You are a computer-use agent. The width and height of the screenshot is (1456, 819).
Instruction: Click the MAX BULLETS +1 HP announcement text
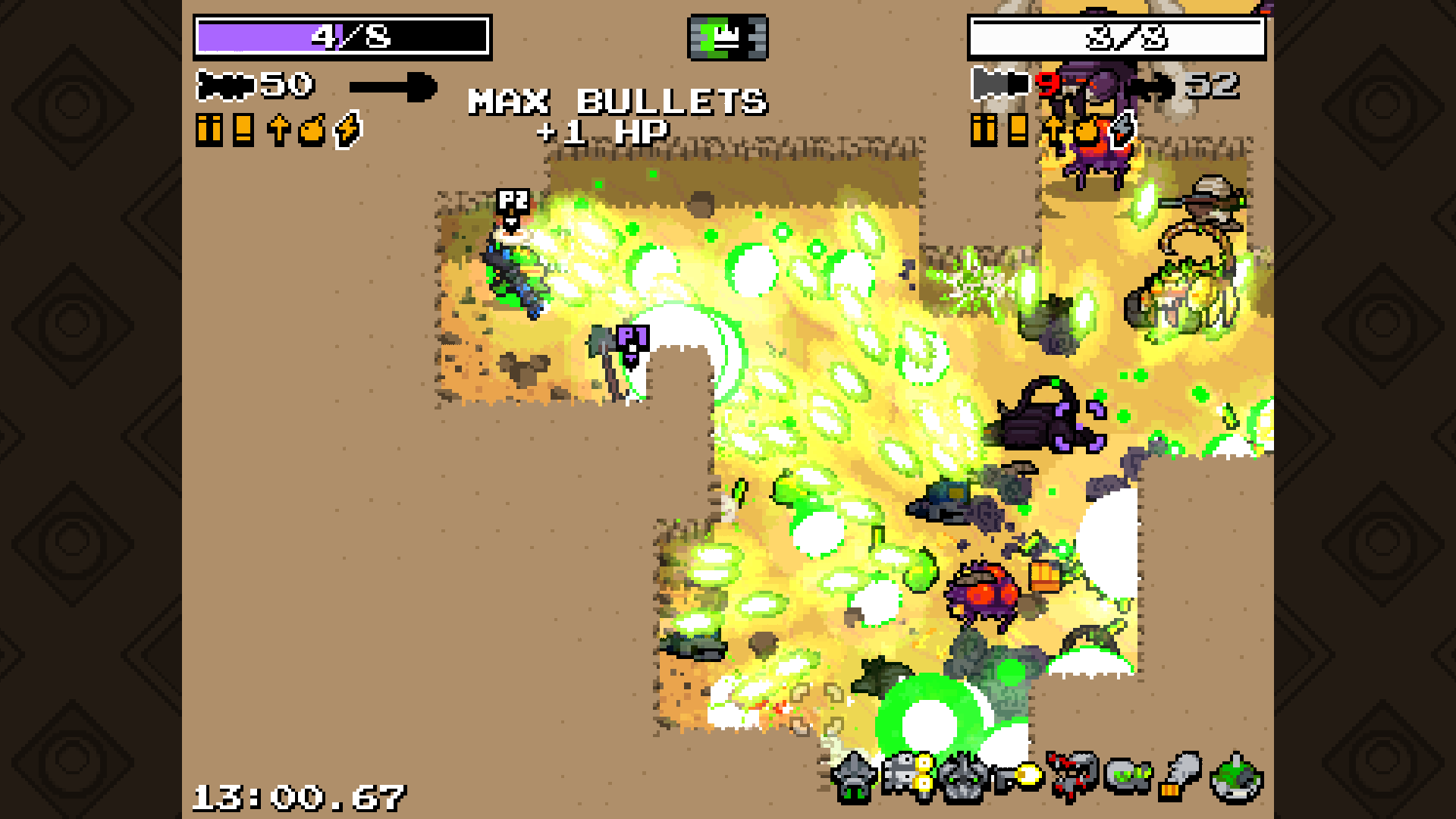pos(618,114)
